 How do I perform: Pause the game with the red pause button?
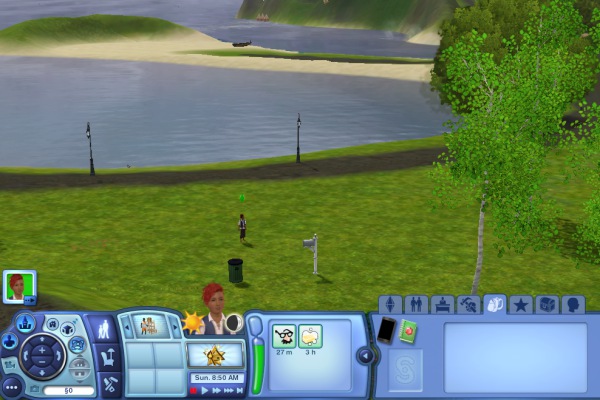(194, 390)
